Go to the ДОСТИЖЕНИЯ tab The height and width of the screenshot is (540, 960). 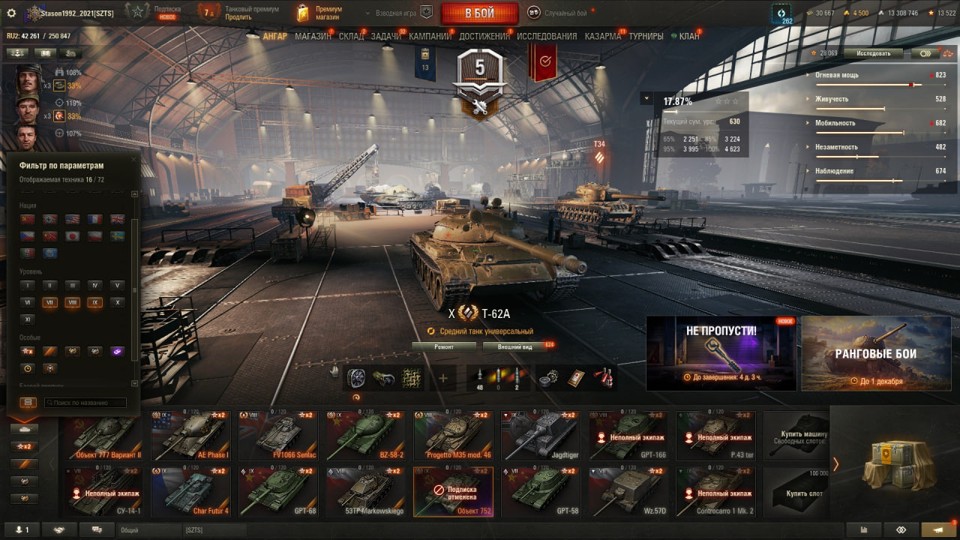485,36
